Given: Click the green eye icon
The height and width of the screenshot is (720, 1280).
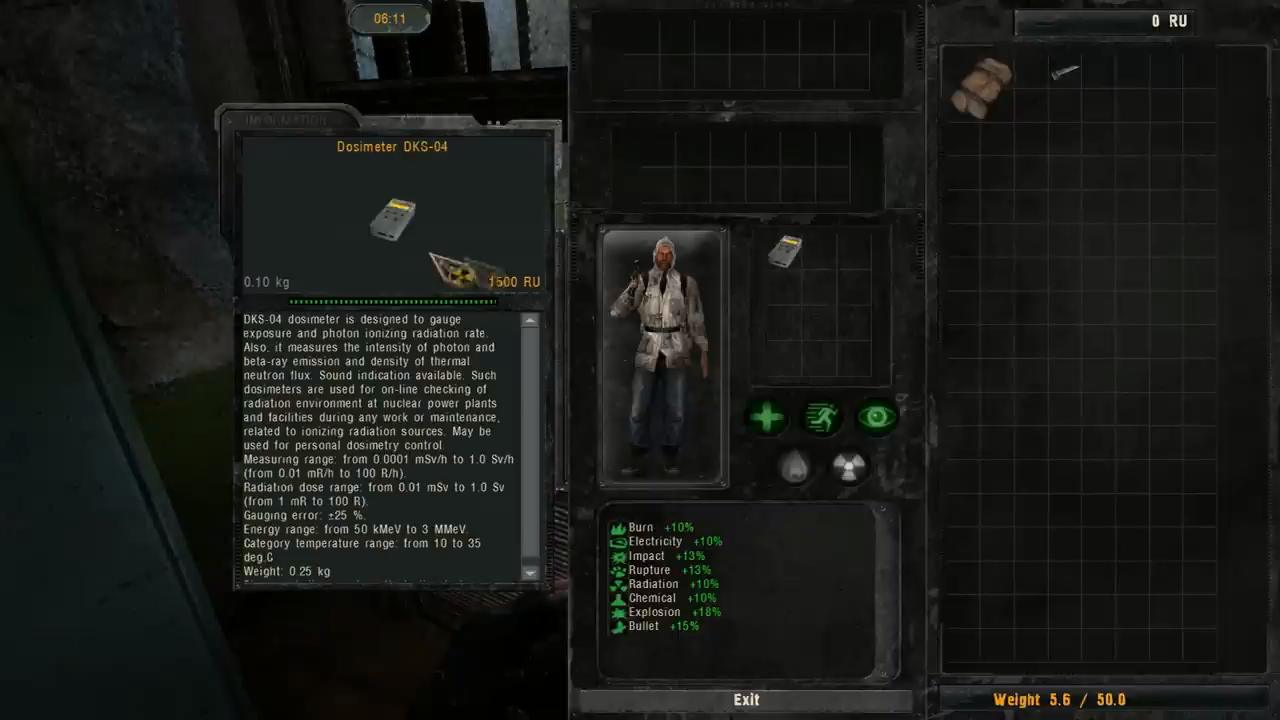Looking at the screenshot, I should click(877, 417).
